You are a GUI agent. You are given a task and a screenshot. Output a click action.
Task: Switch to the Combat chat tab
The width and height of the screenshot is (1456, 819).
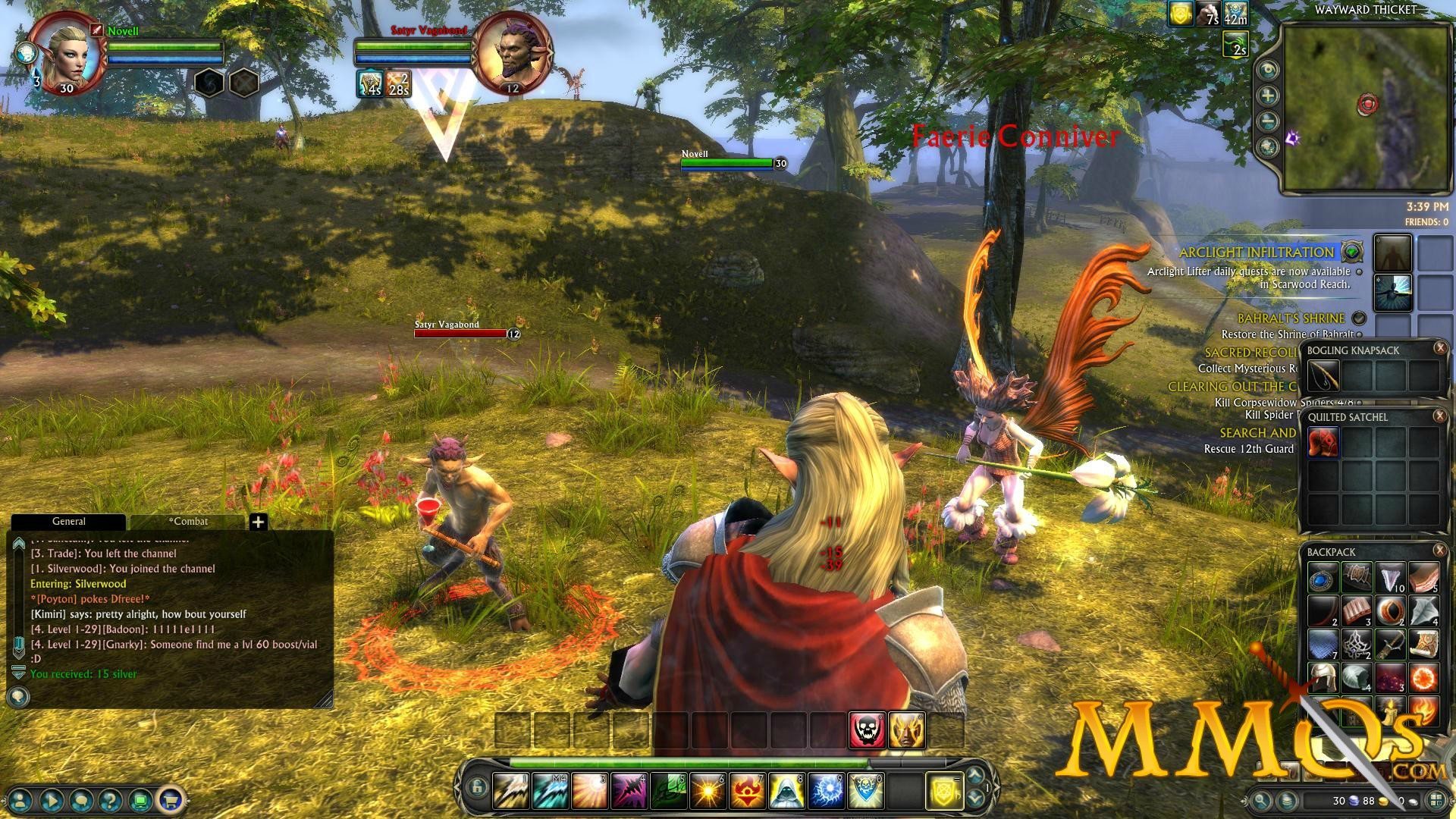(x=188, y=522)
